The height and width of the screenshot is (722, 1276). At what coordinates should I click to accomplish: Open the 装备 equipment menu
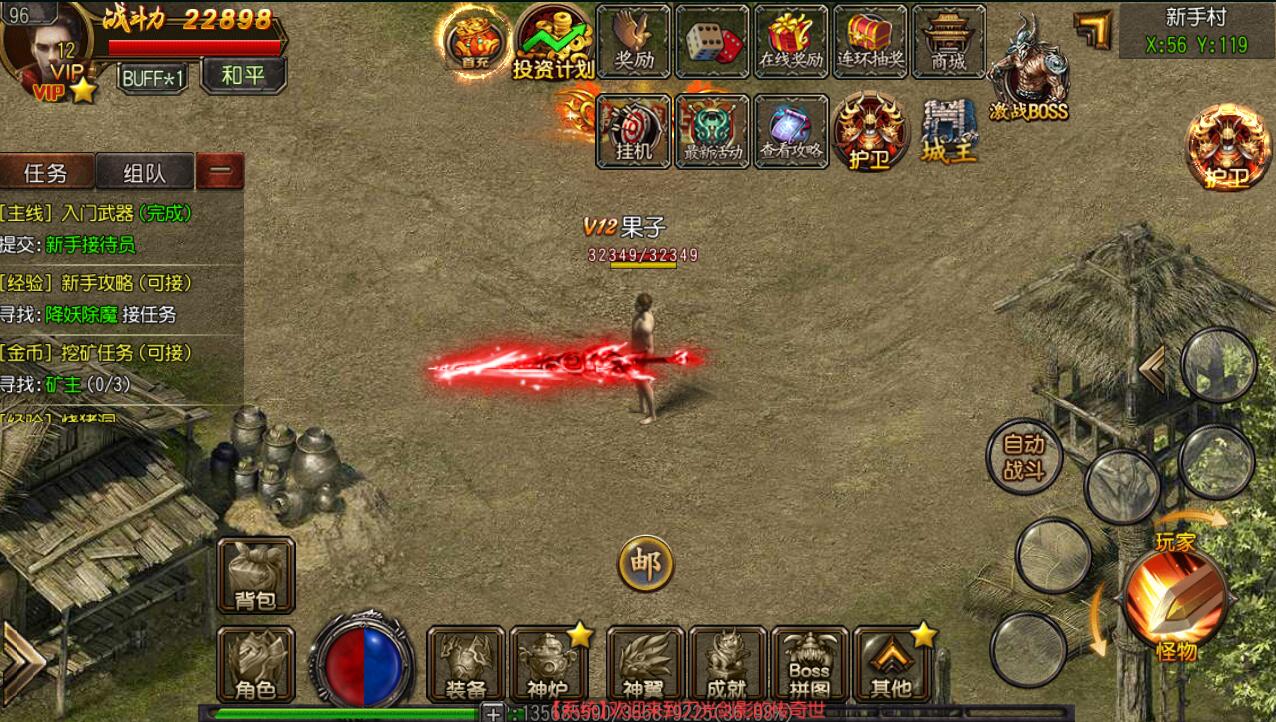pyautogui.click(x=466, y=664)
